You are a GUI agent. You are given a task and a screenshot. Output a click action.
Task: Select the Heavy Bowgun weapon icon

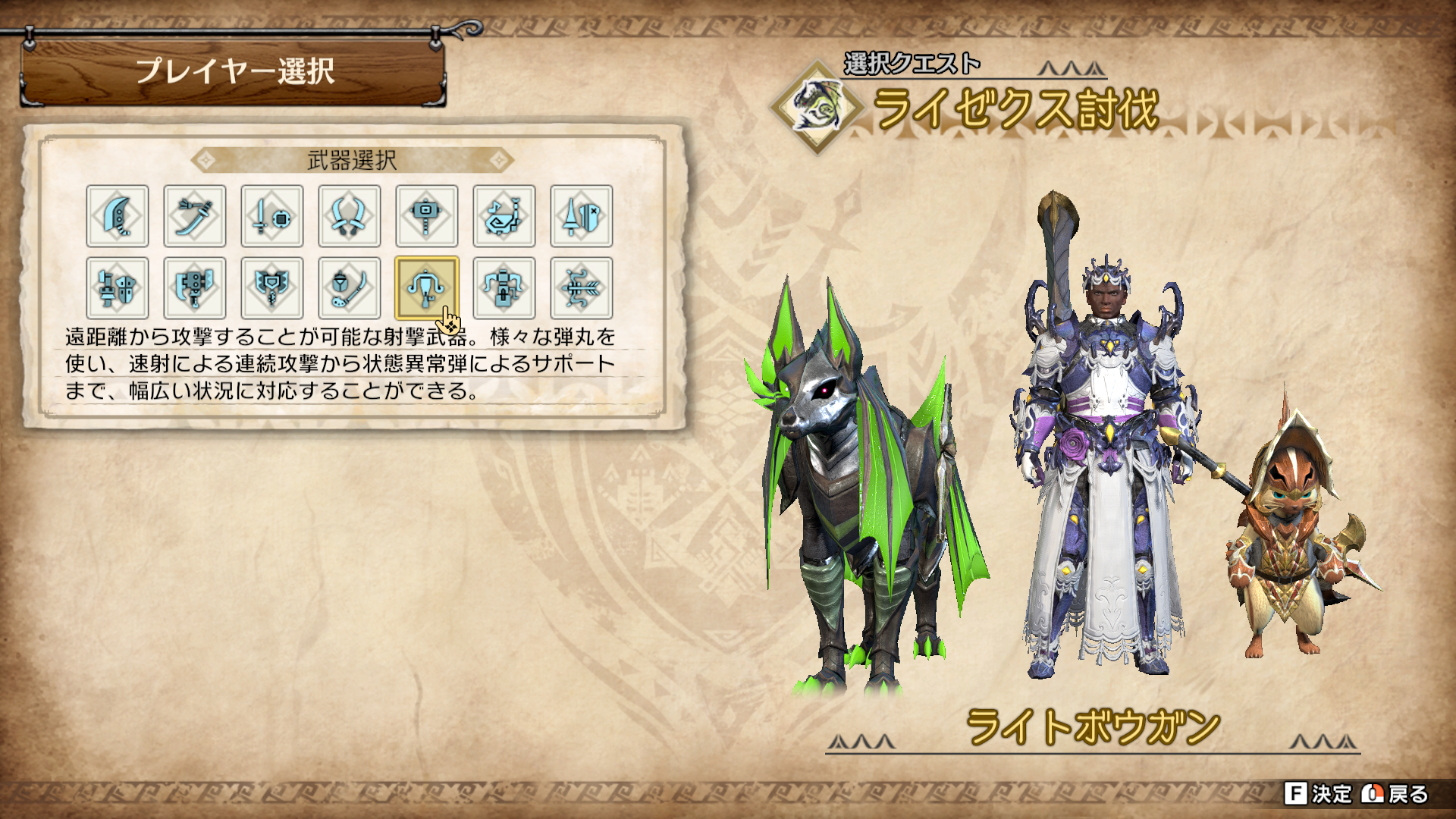504,288
